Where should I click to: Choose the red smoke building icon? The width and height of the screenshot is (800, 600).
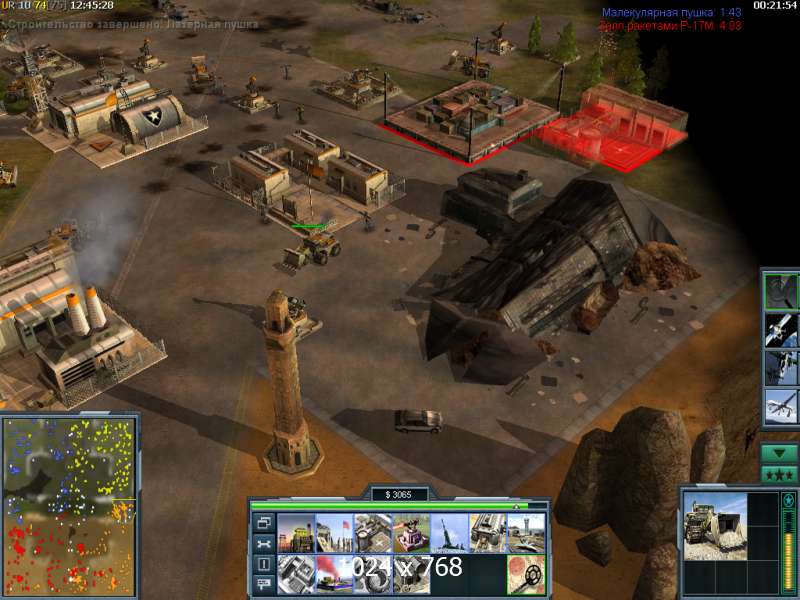333,573
